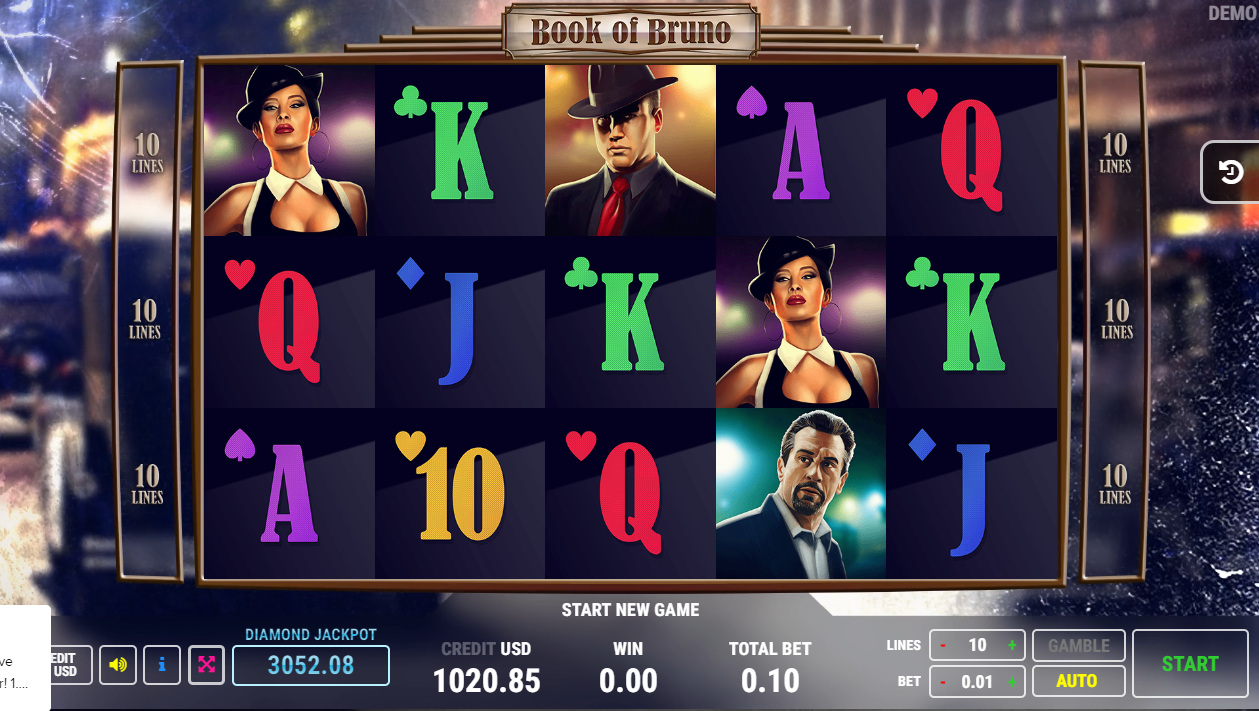1259x711 pixels.
Task: Raise the bet amount with plus
Action: [1012, 682]
